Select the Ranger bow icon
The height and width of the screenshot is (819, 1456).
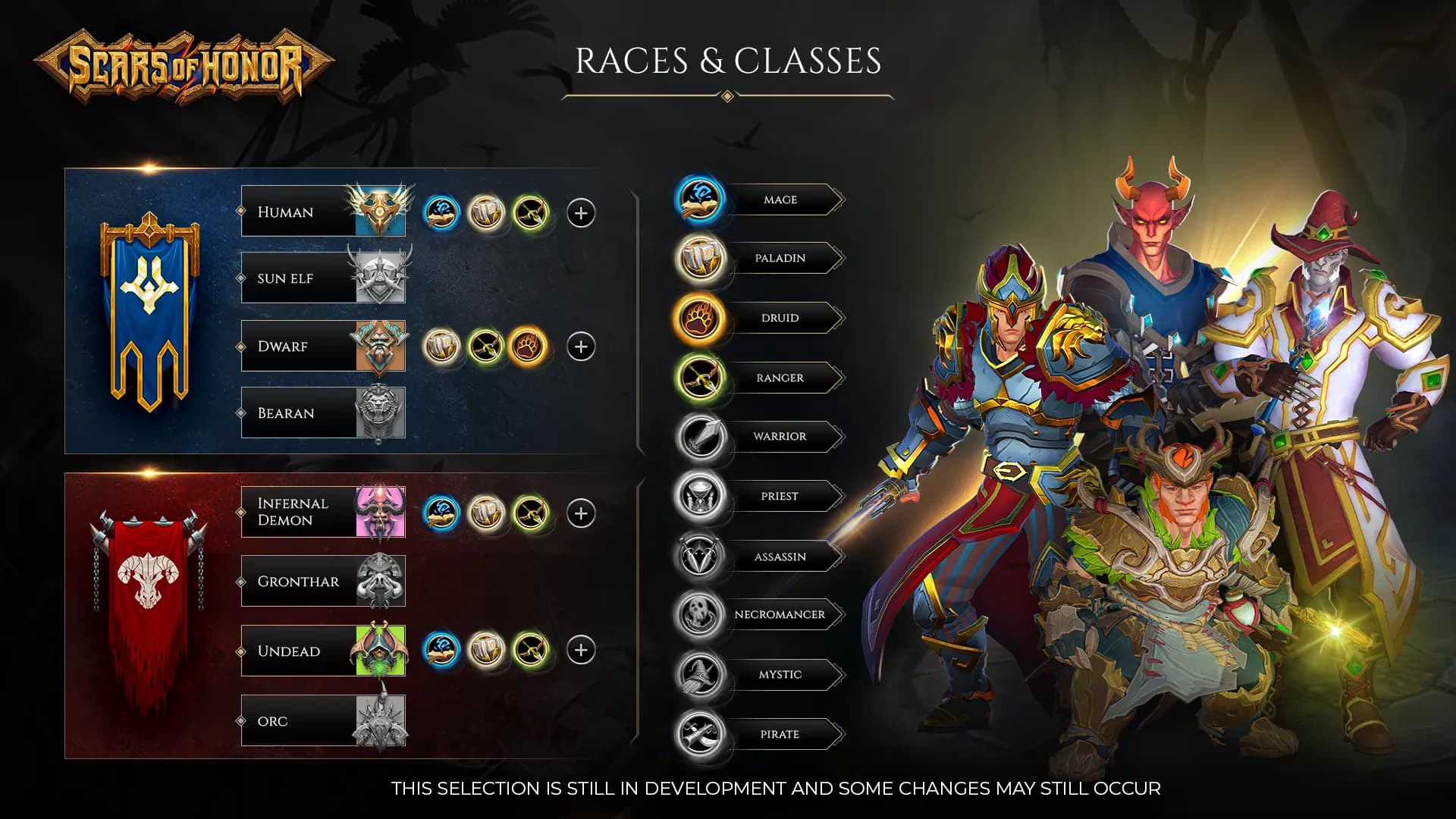(699, 377)
